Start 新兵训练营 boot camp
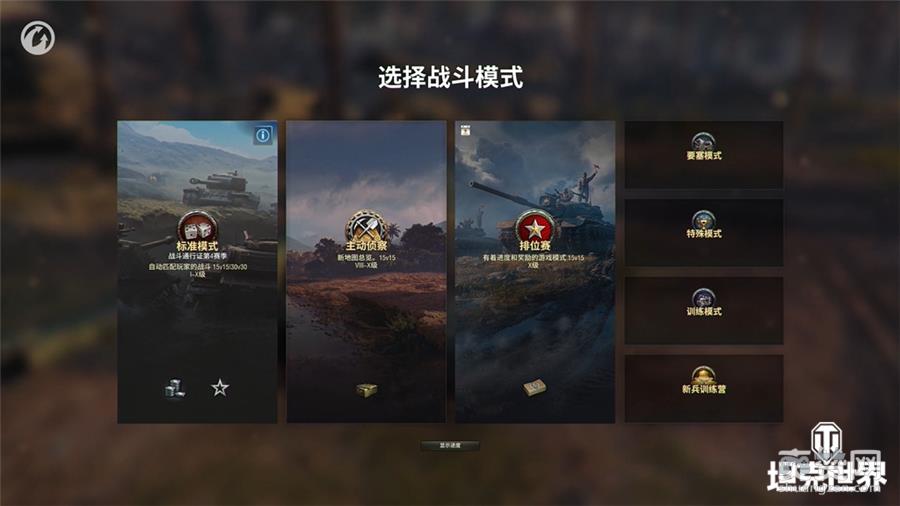Image resolution: width=900 pixels, height=506 pixels. point(704,388)
